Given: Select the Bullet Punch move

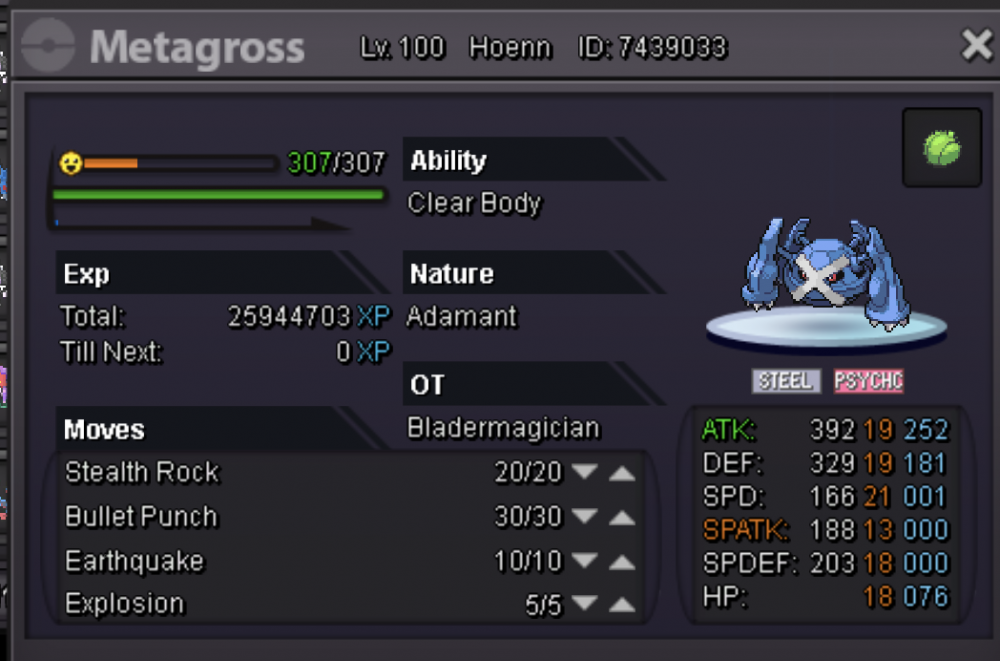Looking at the screenshot, I should [141, 517].
